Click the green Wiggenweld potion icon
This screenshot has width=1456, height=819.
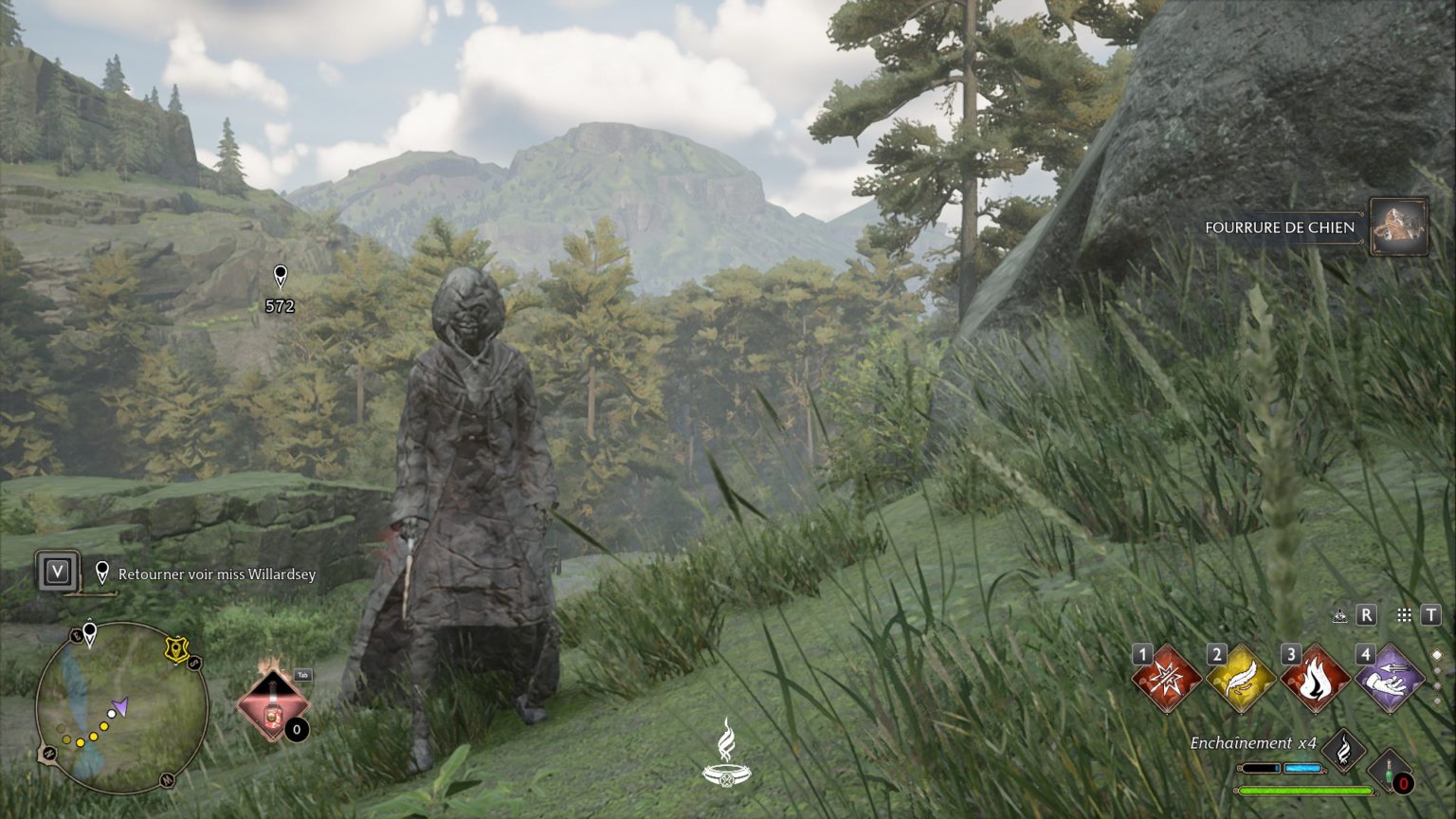[1390, 772]
